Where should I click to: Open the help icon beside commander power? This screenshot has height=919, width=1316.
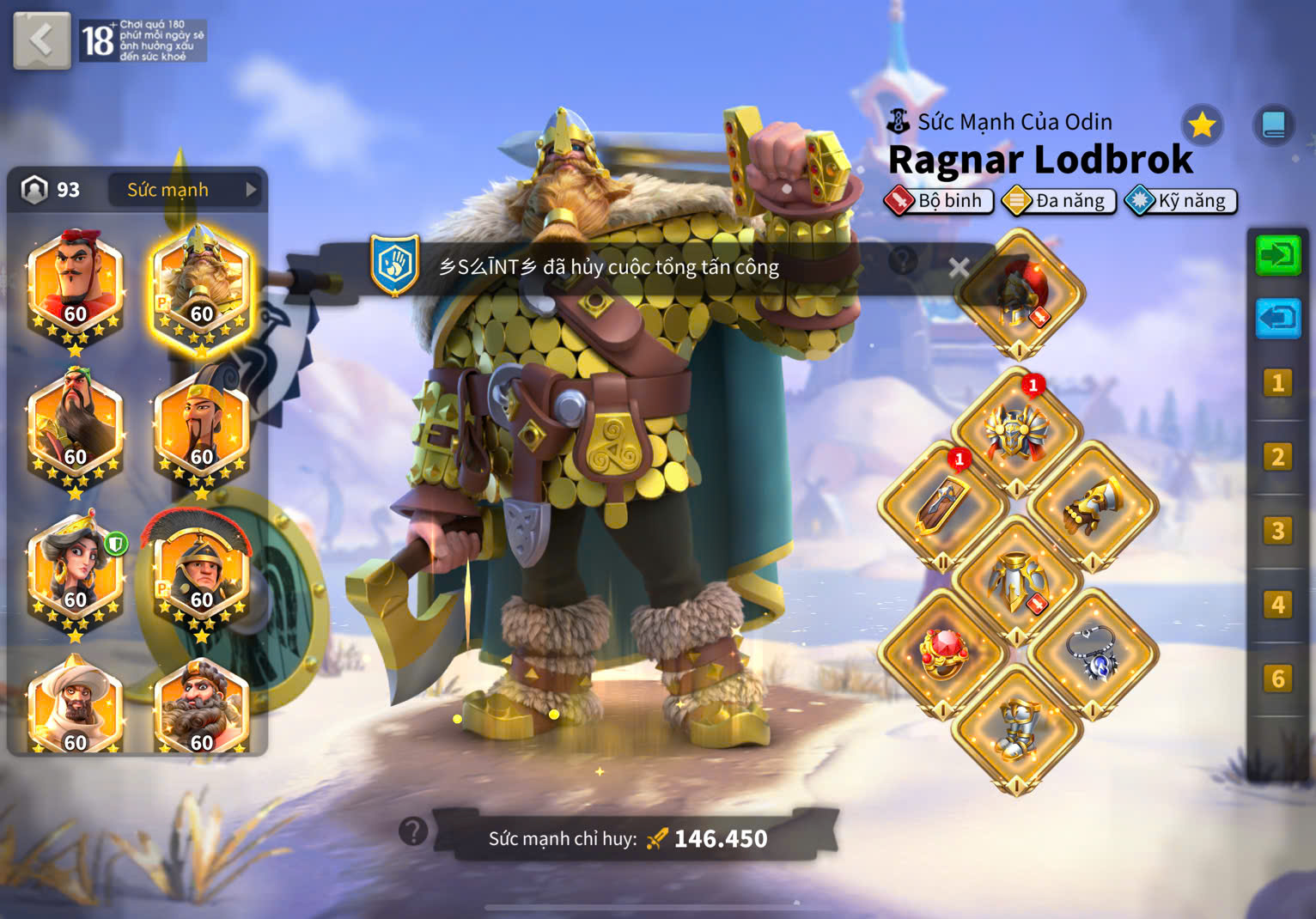[x=413, y=831]
